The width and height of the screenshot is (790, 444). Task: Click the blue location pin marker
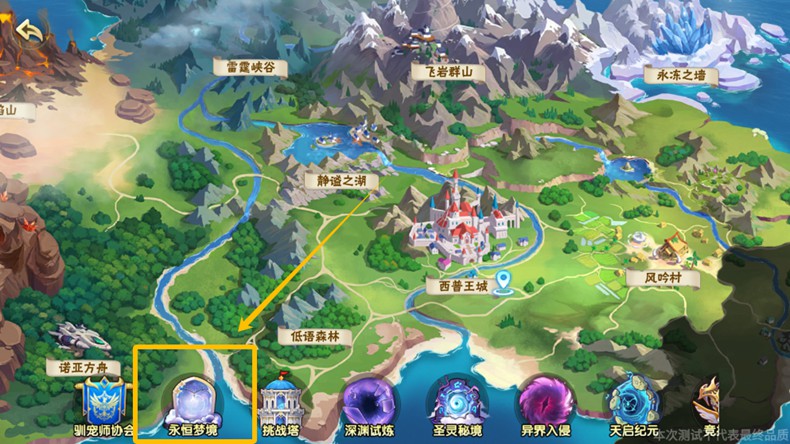click(x=506, y=282)
